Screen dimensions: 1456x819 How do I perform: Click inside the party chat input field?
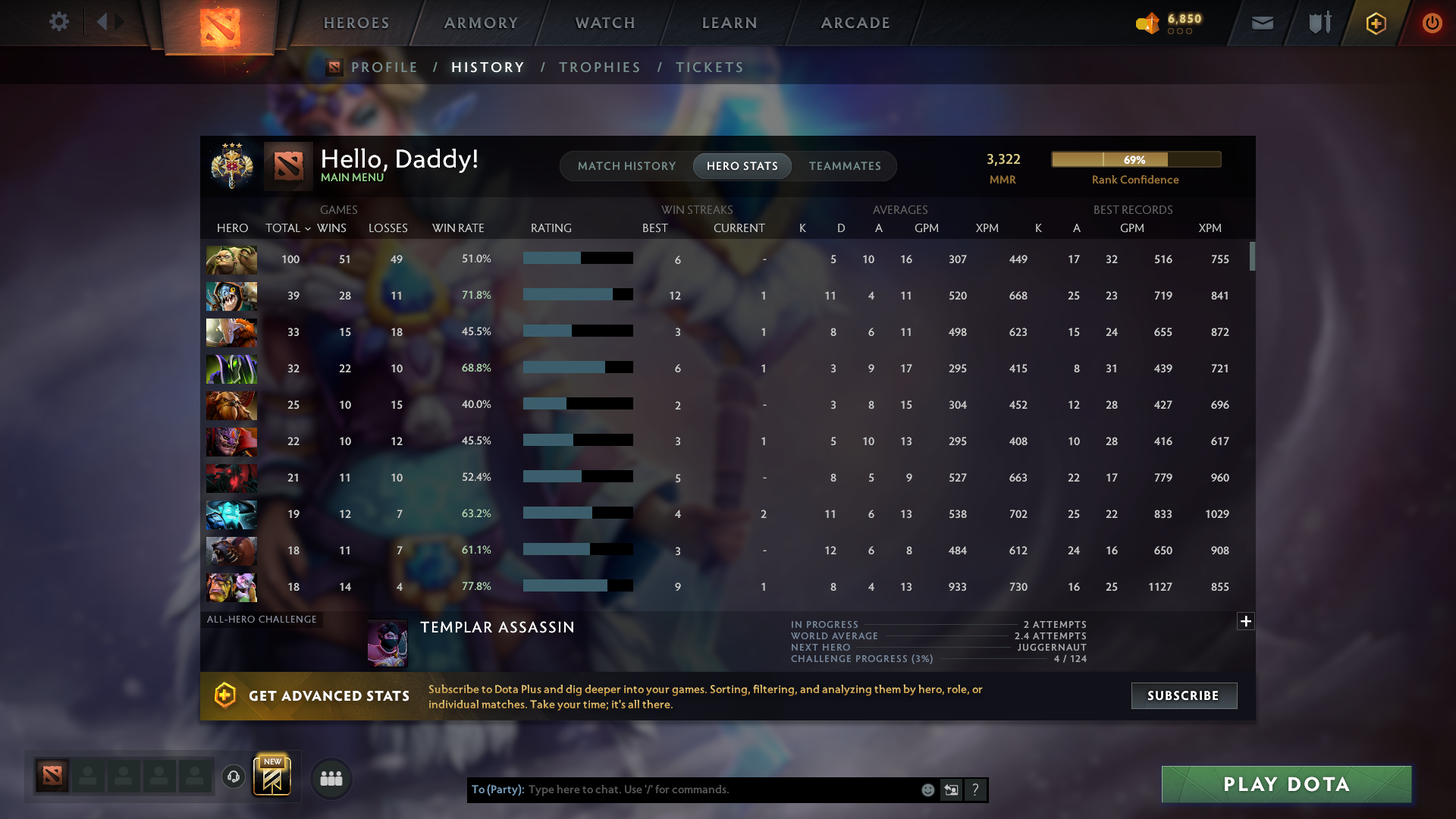click(x=720, y=789)
